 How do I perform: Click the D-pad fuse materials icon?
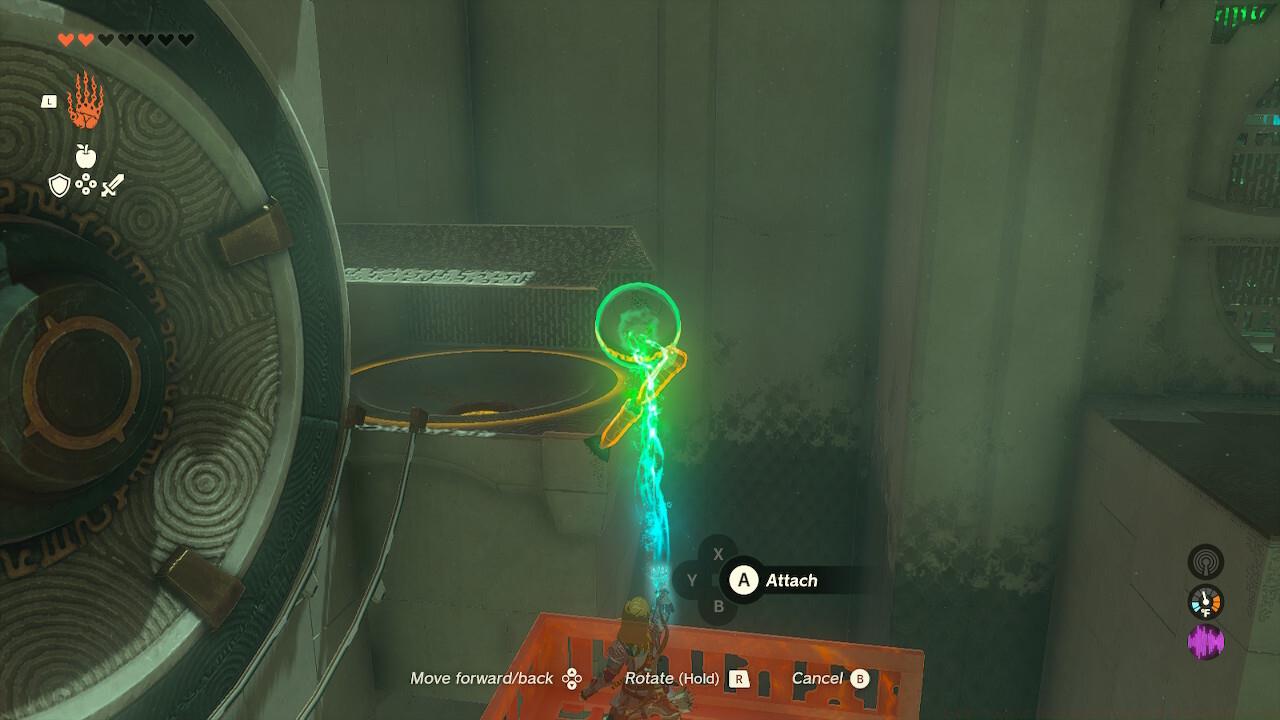coord(87,185)
